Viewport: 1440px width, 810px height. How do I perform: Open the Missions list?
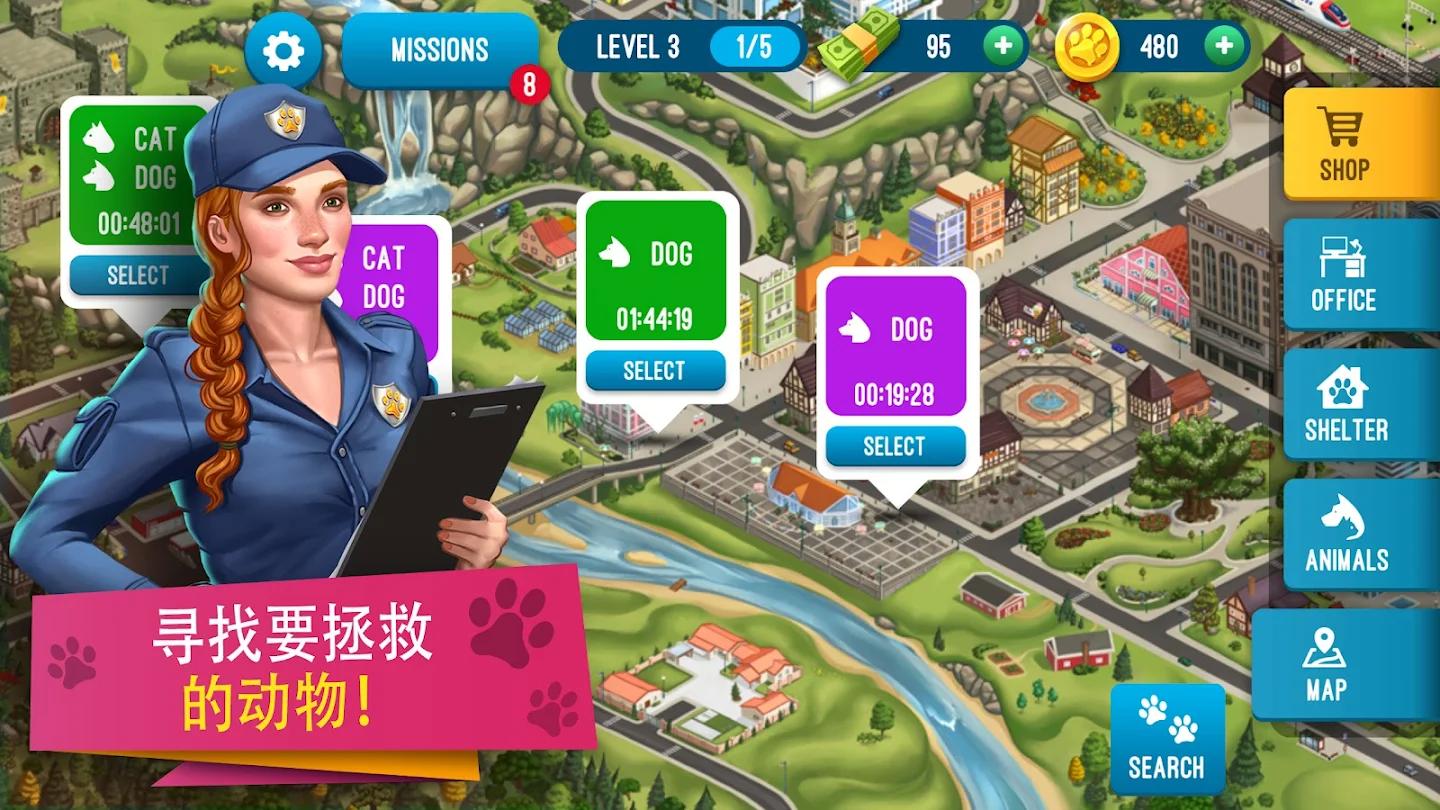pos(438,50)
